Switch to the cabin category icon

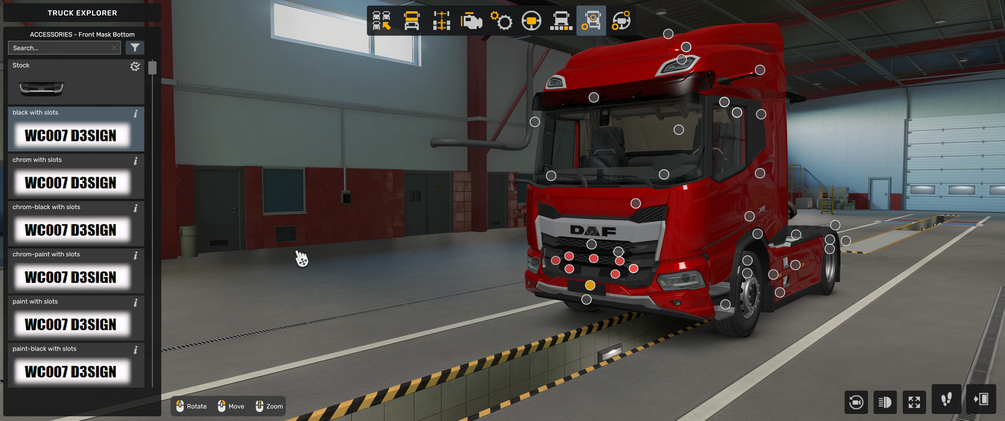[x=411, y=20]
